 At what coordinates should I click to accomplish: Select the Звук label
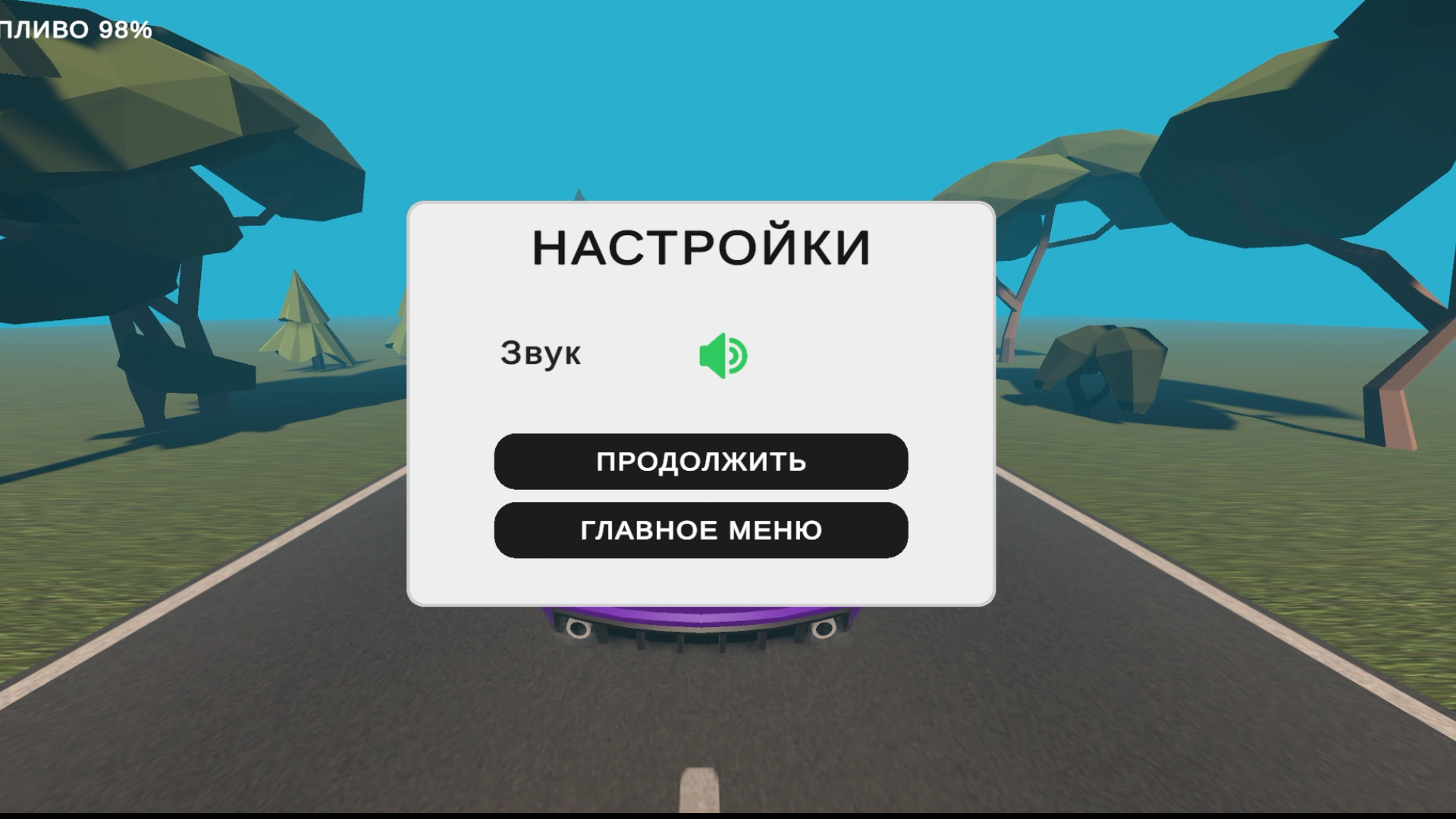[540, 353]
